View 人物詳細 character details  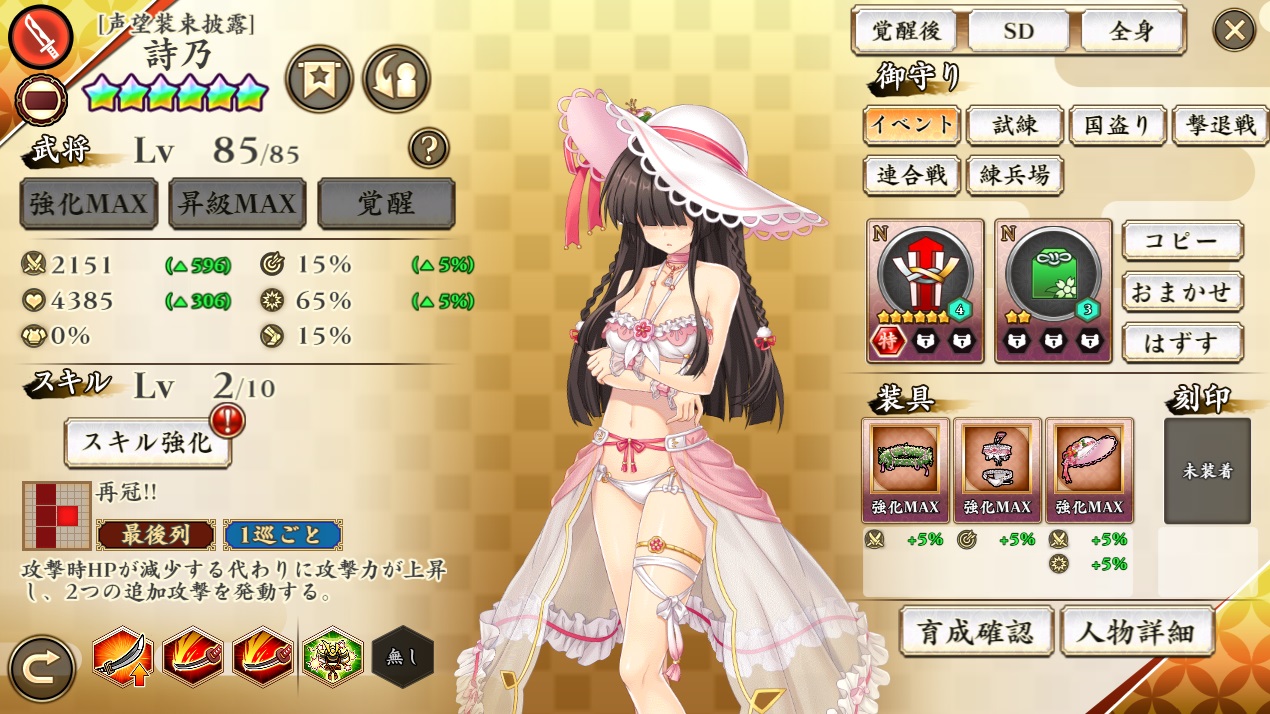1137,631
